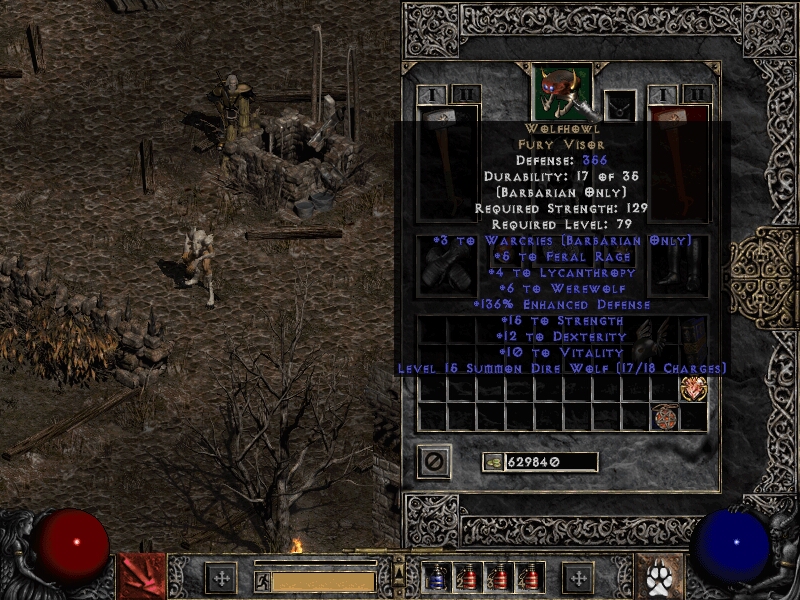
Task: Select the round red charm in the inventory's bottom row
Action: coord(664,417)
